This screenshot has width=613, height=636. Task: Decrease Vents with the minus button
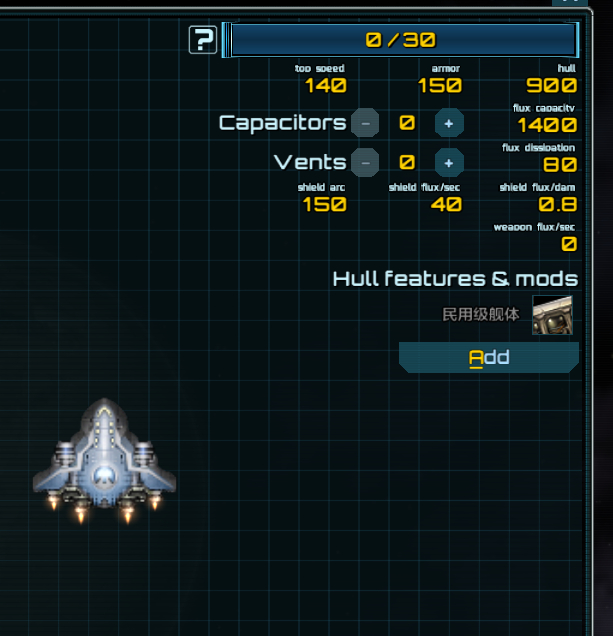pos(365,162)
